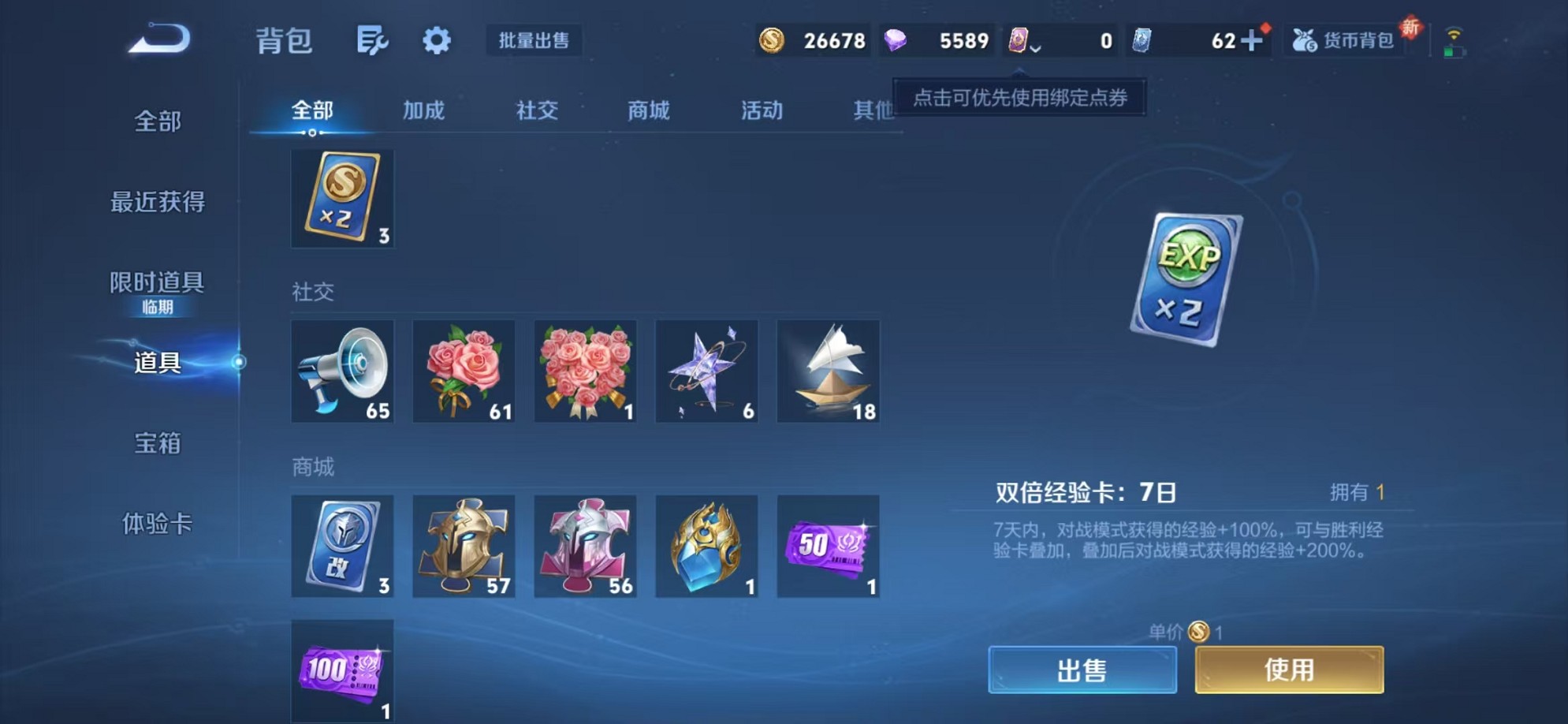1568x724 pixels.
Task: Select the paper sailboat item
Action: pos(828,371)
